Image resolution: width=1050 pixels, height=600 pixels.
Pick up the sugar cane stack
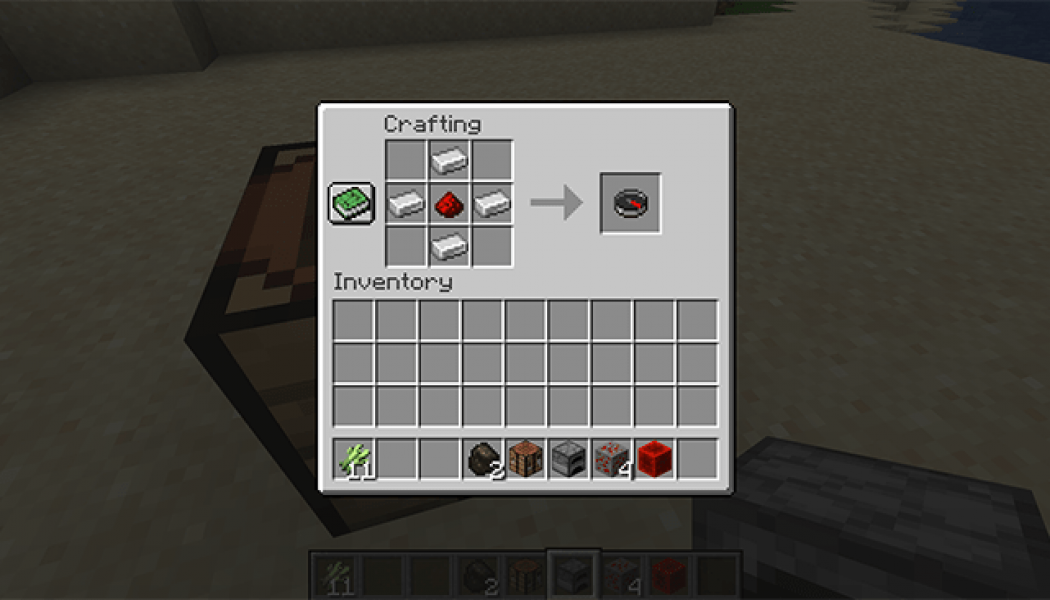click(354, 460)
